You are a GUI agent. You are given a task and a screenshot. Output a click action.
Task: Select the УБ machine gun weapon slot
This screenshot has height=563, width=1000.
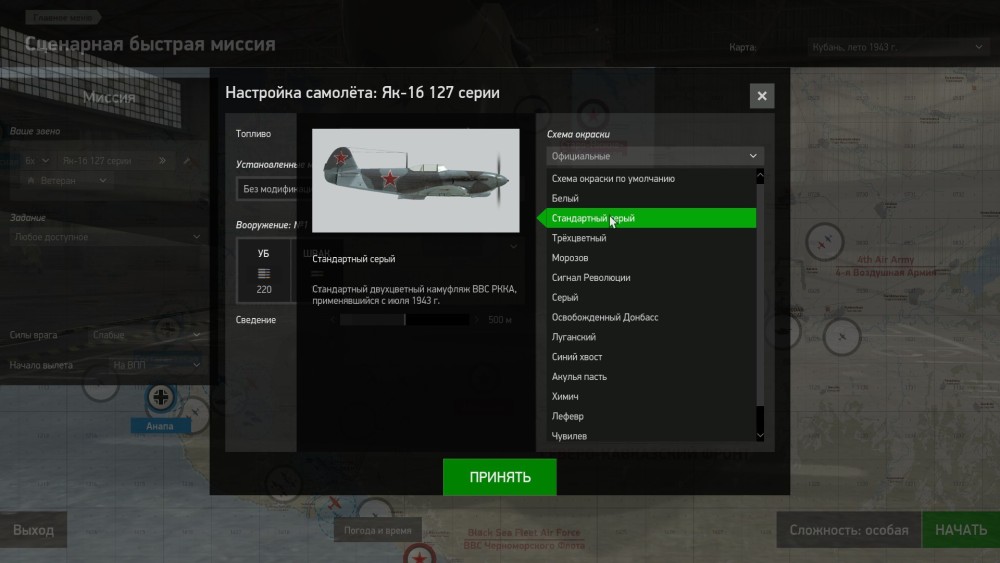264,271
